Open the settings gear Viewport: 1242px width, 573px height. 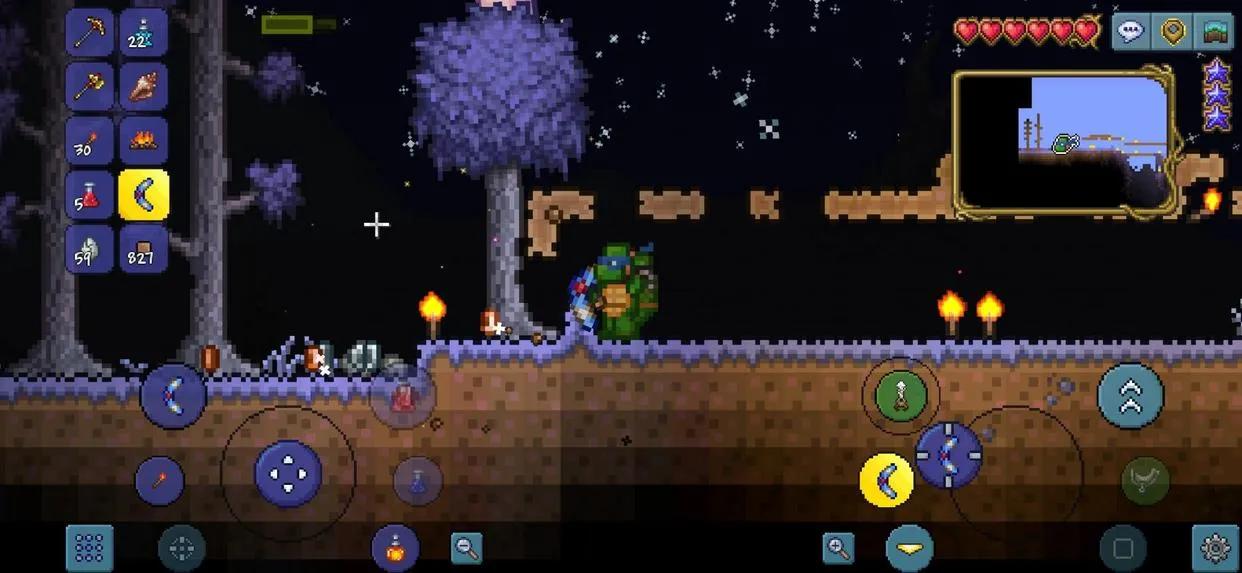coord(1215,548)
